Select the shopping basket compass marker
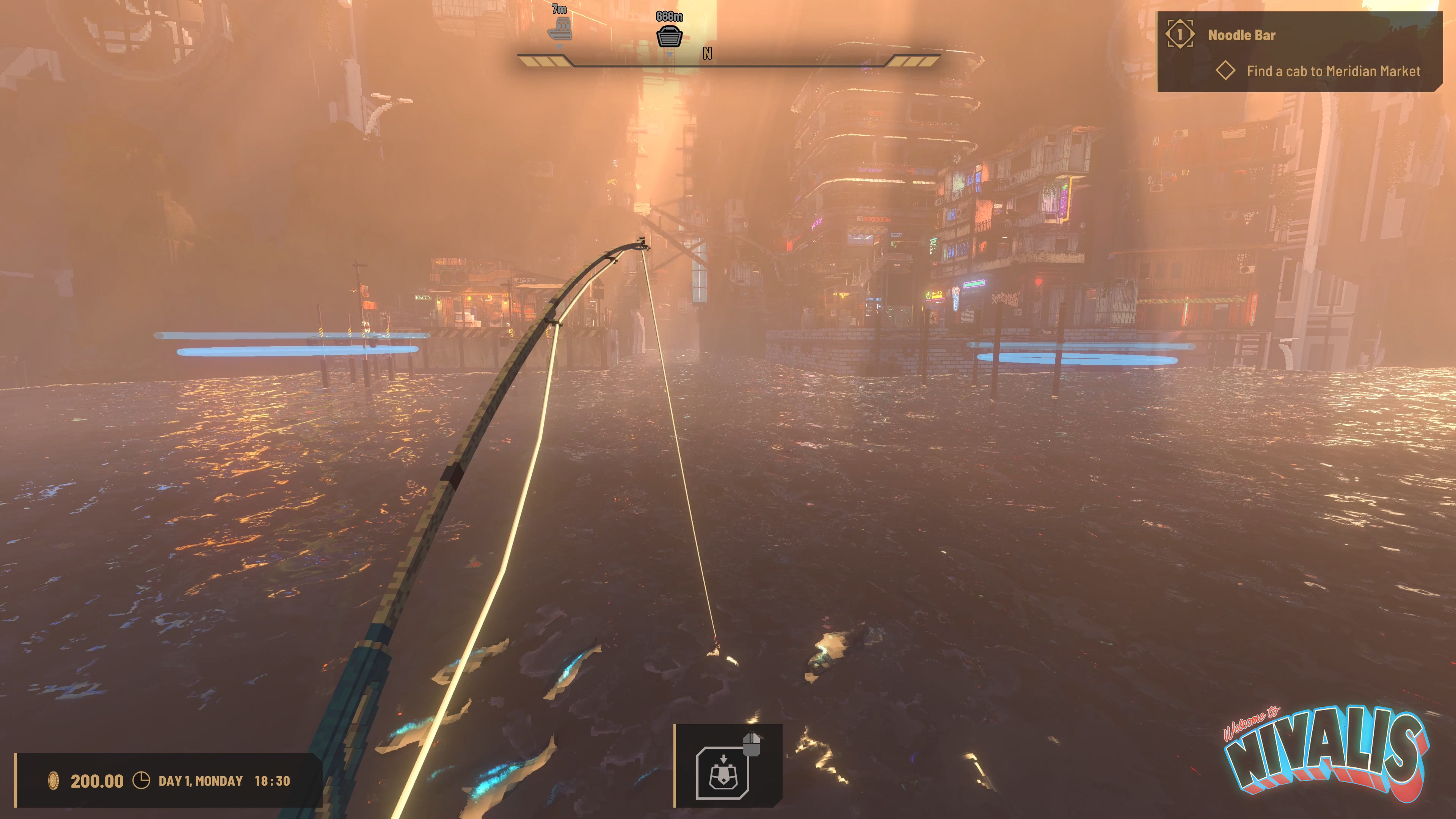The image size is (1456, 819). click(669, 36)
